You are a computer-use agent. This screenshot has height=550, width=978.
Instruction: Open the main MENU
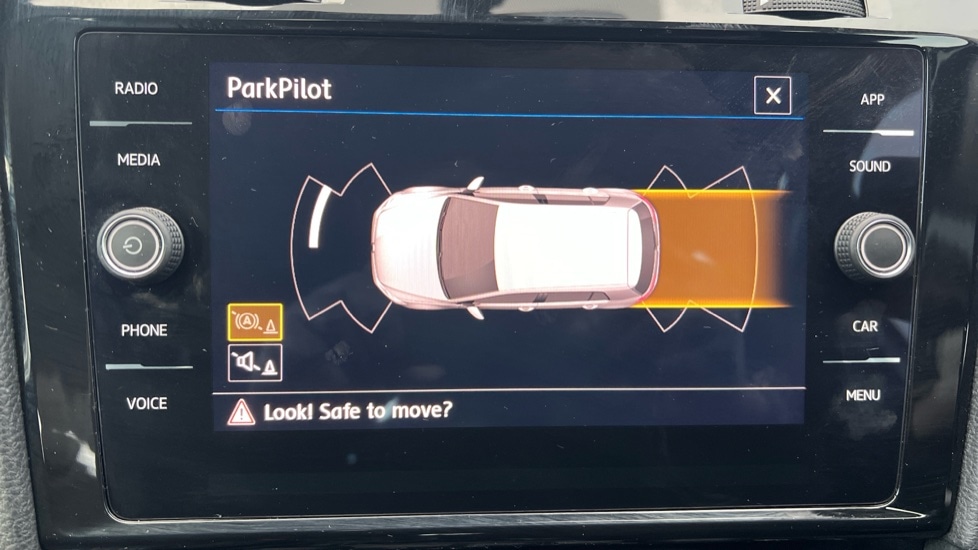[x=863, y=395]
